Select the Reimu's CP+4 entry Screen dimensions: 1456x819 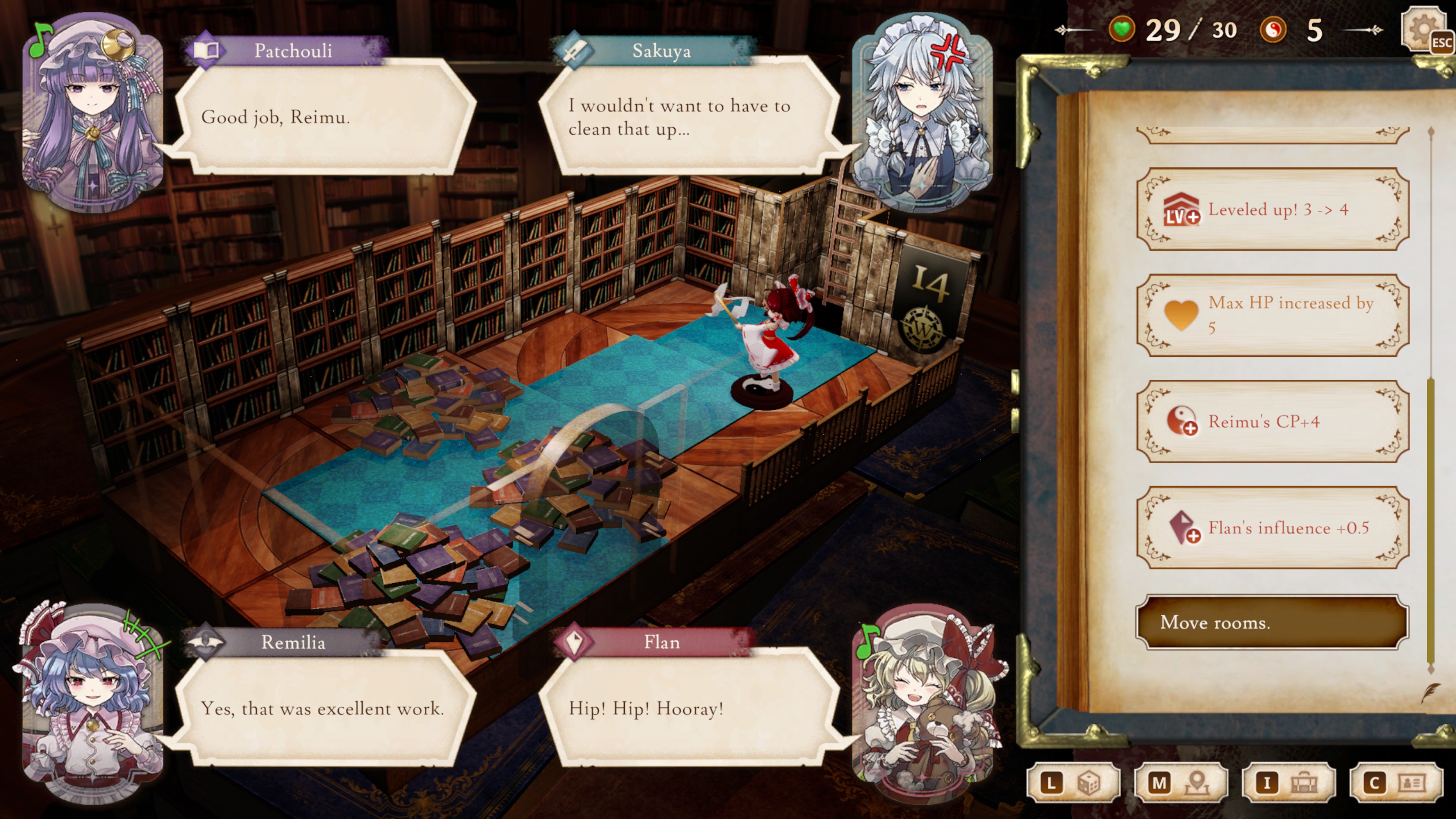pyautogui.click(x=1272, y=422)
